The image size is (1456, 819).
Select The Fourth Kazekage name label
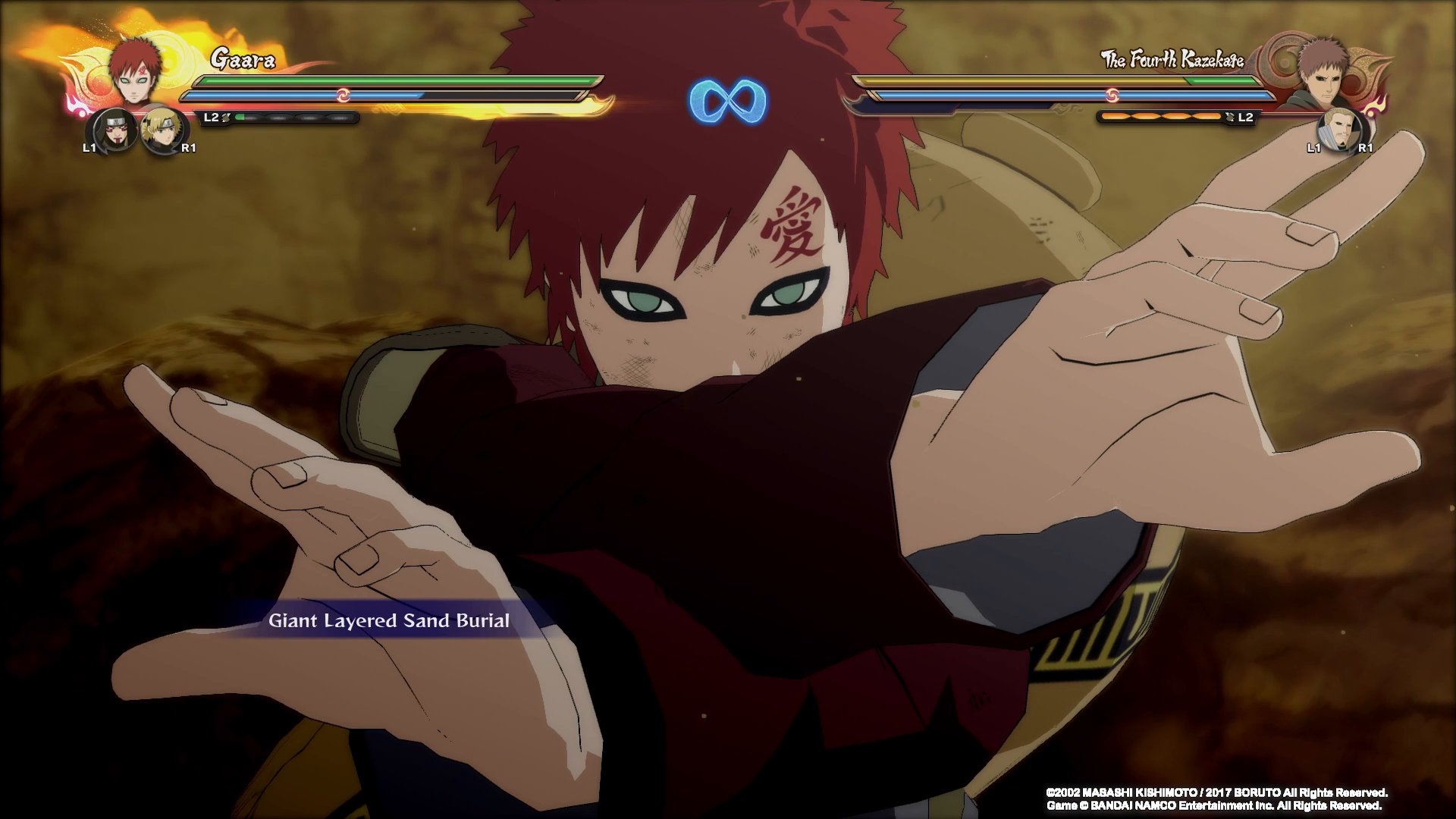pos(1172,58)
